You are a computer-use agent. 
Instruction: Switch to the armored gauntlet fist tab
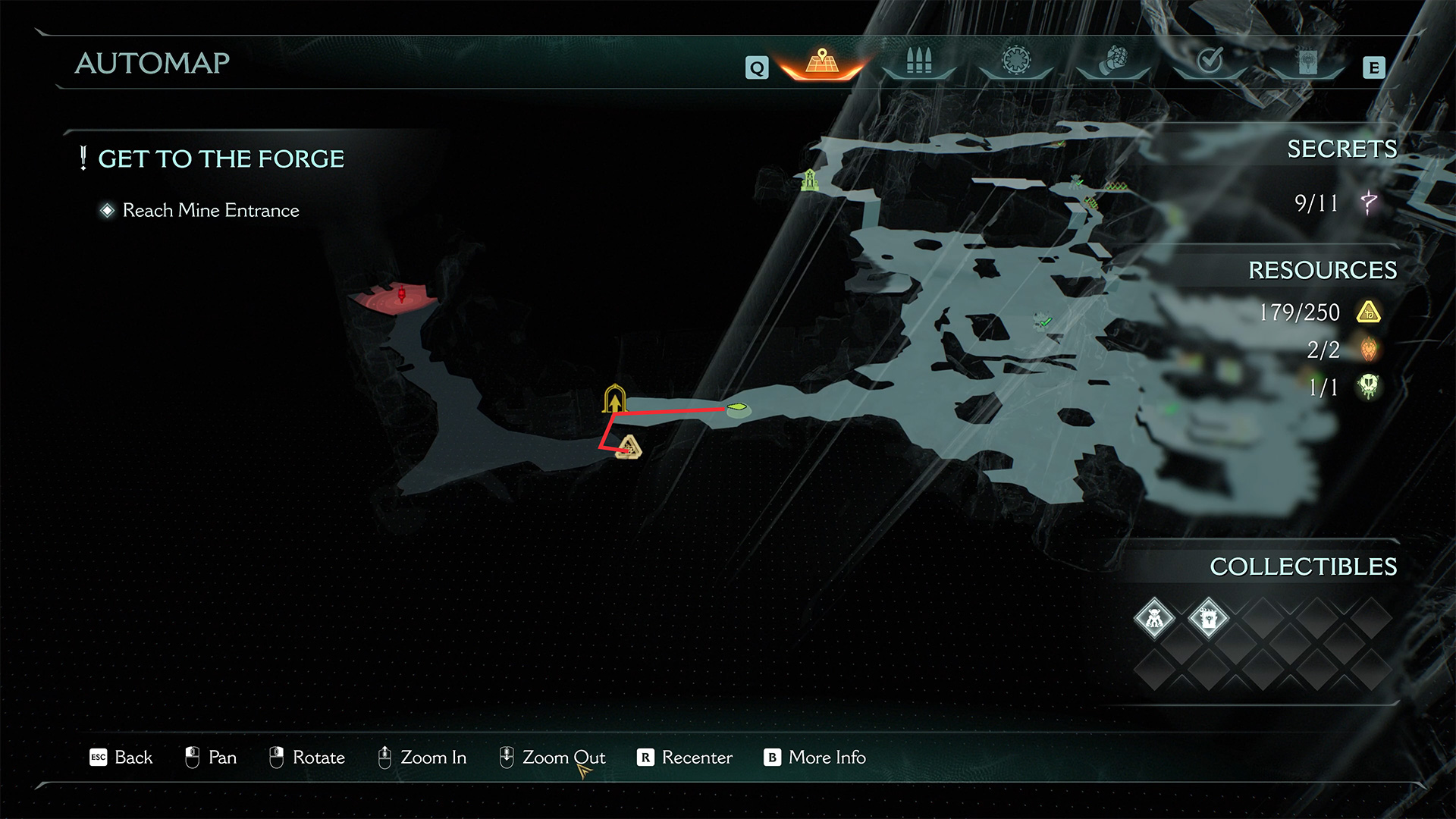point(1113,61)
